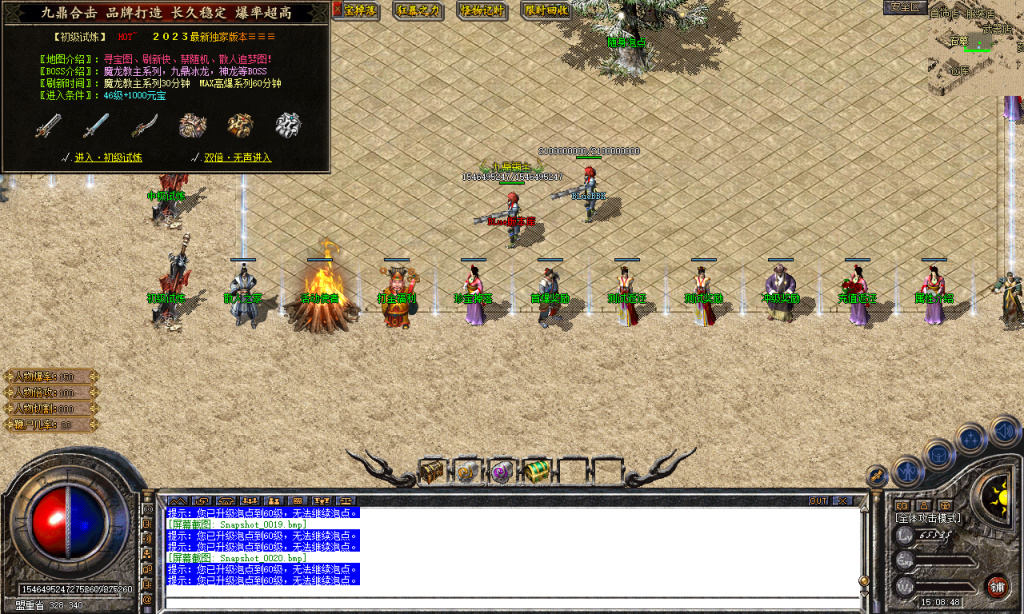Click the OUT button above chat
The height and width of the screenshot is (614, 1024).
click(818, 500)
